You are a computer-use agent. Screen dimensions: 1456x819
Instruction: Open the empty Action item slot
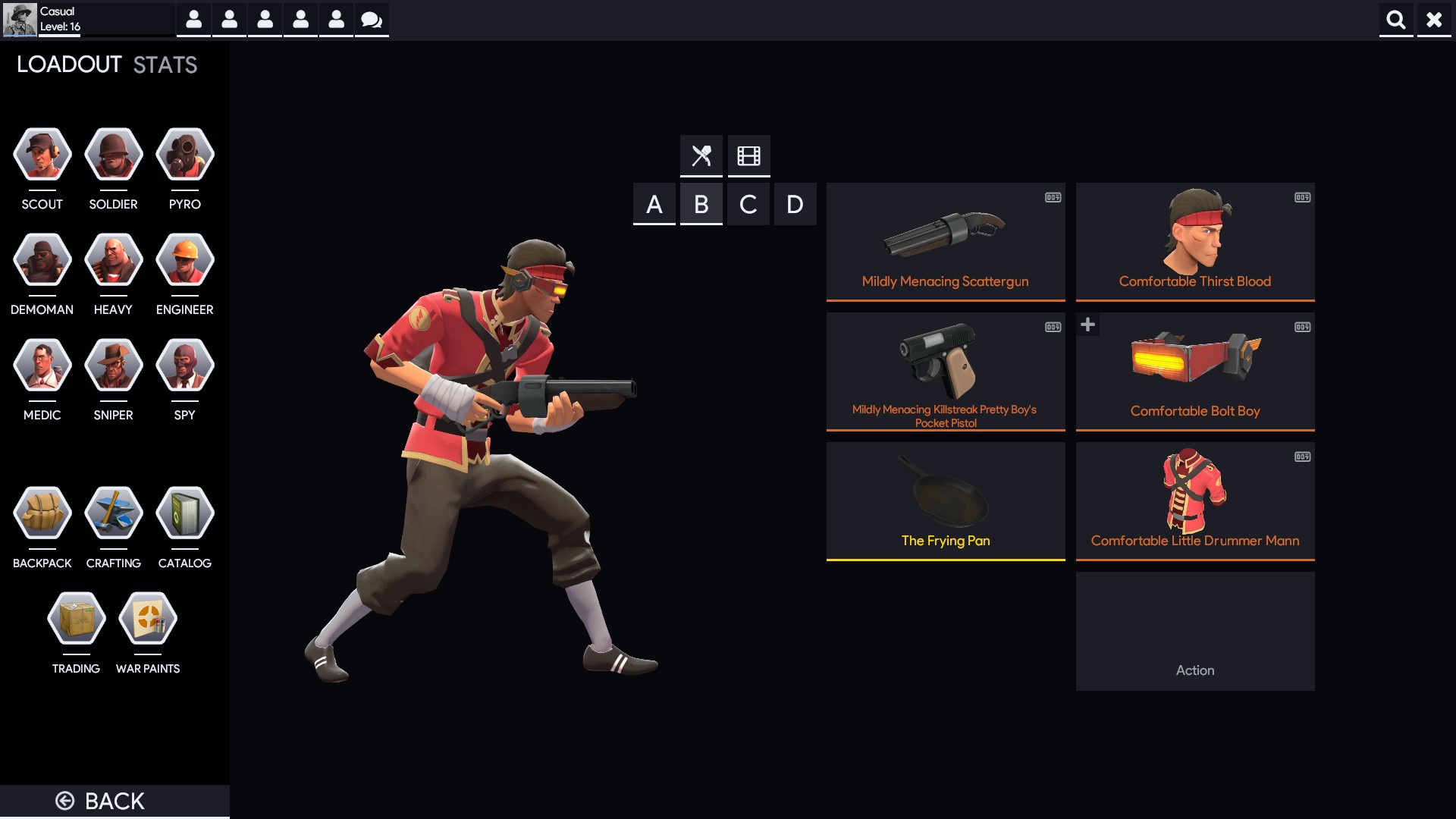1195,632
